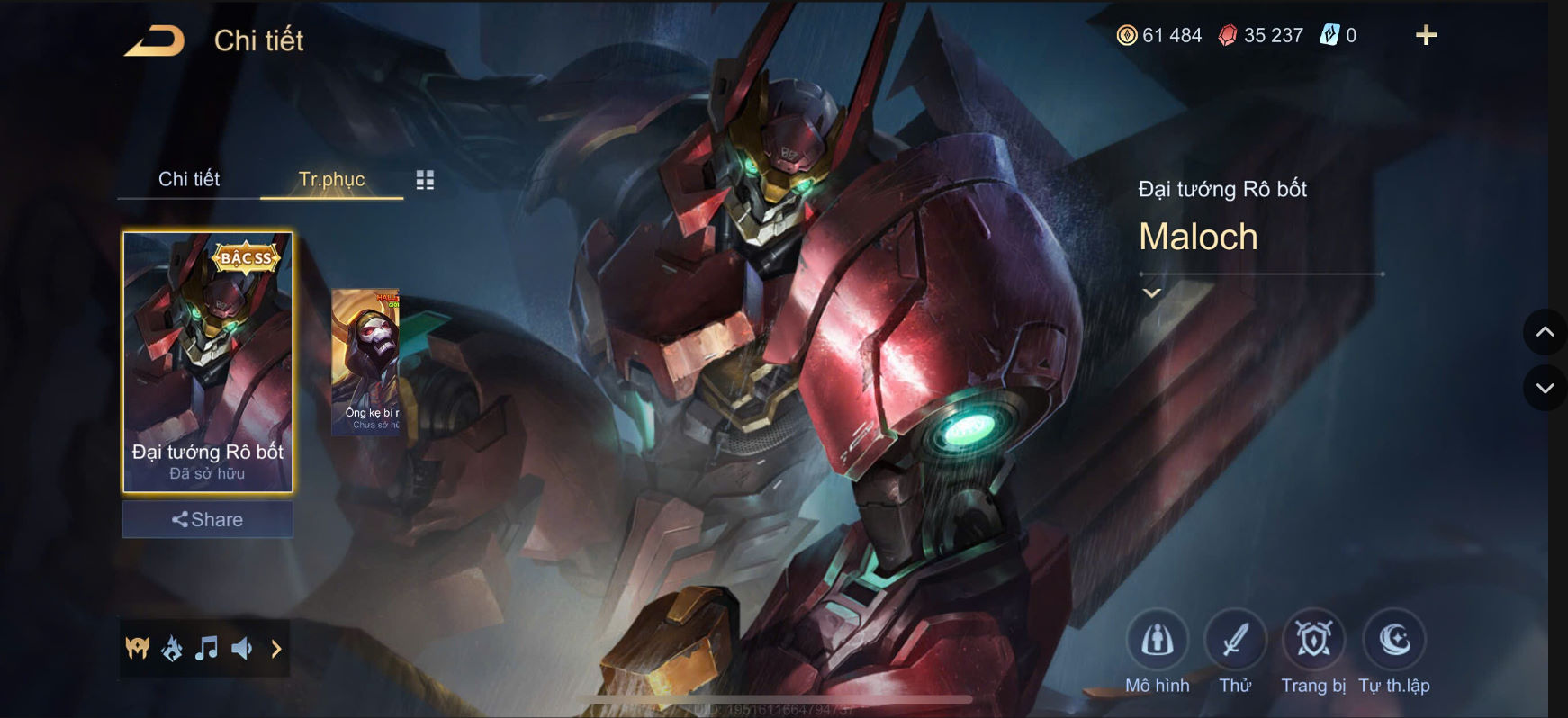Viewport: 1568px width, 718px height.
Task: Open the grid view layout icon
Action: tap(426, 180)
